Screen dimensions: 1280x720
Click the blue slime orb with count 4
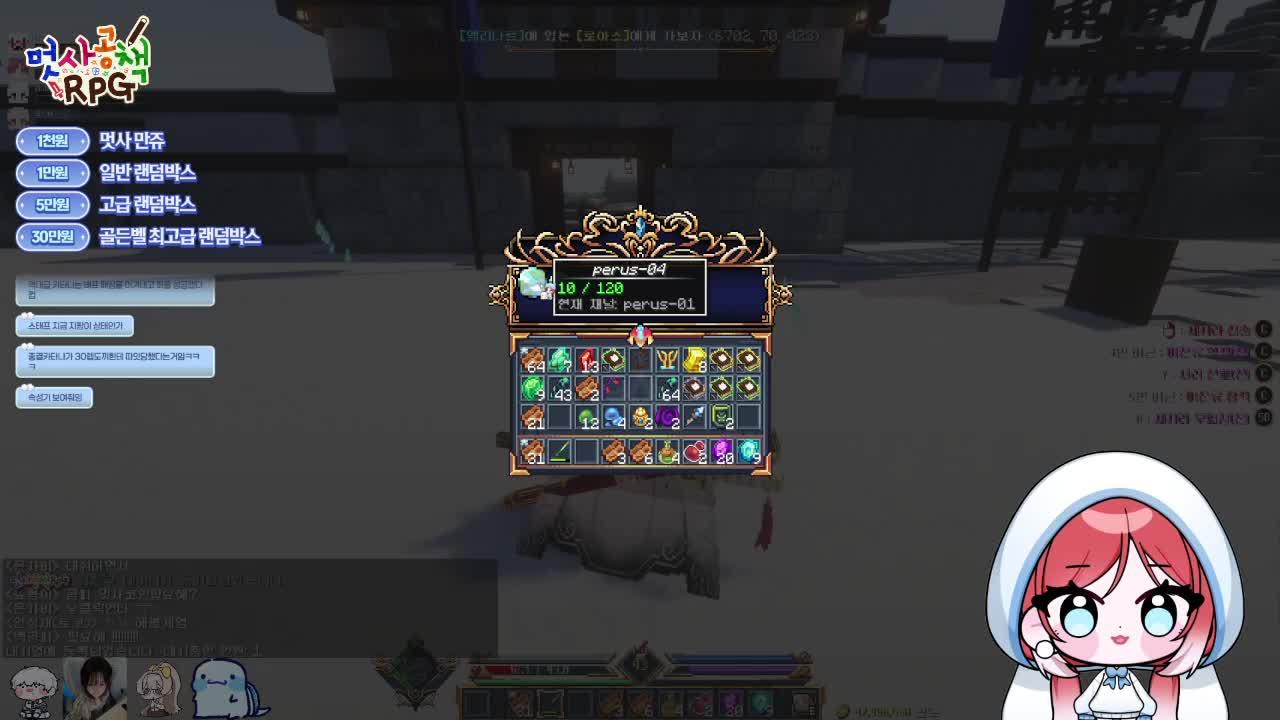[x=614, y=418]
